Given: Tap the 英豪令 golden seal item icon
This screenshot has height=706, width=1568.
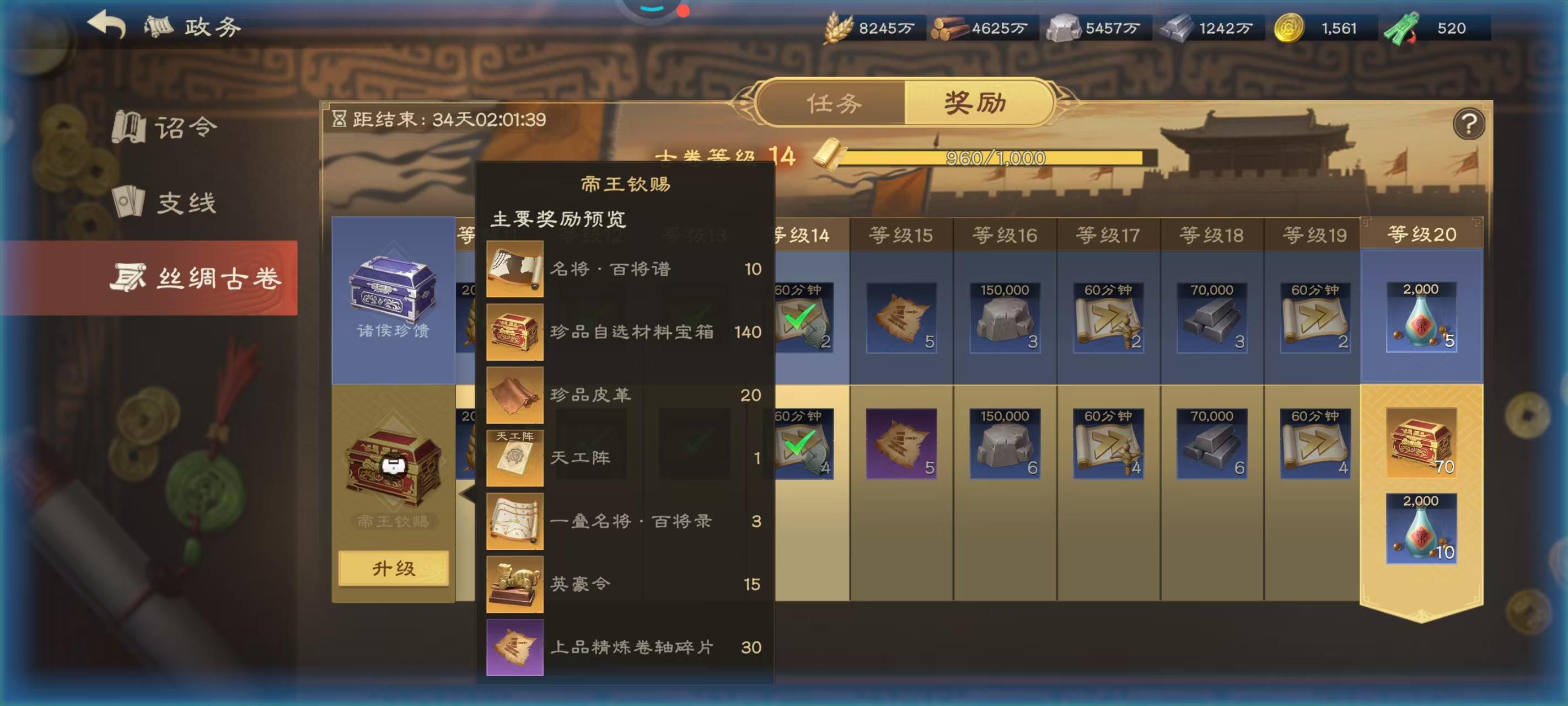Looking at the screenshot, I should 514,583.
